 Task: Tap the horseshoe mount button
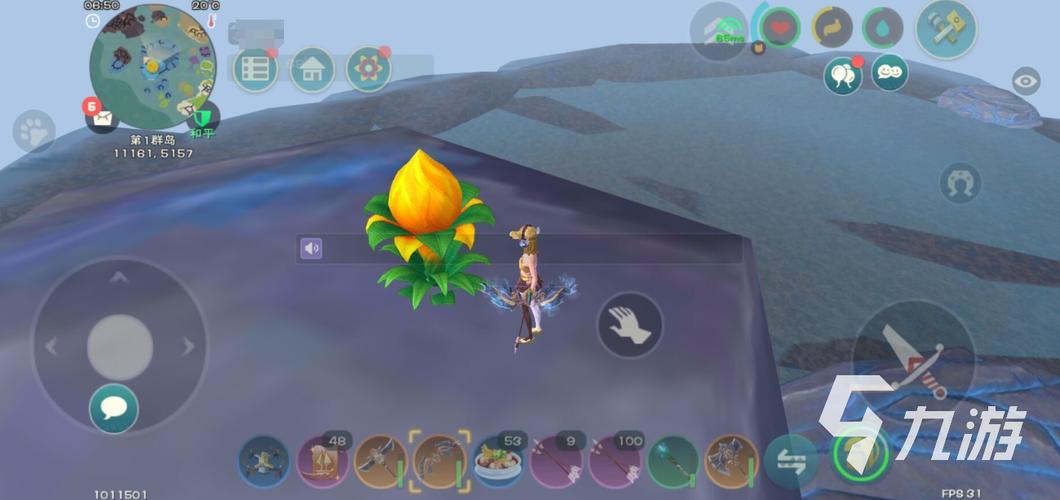click(x=960, y=183)
